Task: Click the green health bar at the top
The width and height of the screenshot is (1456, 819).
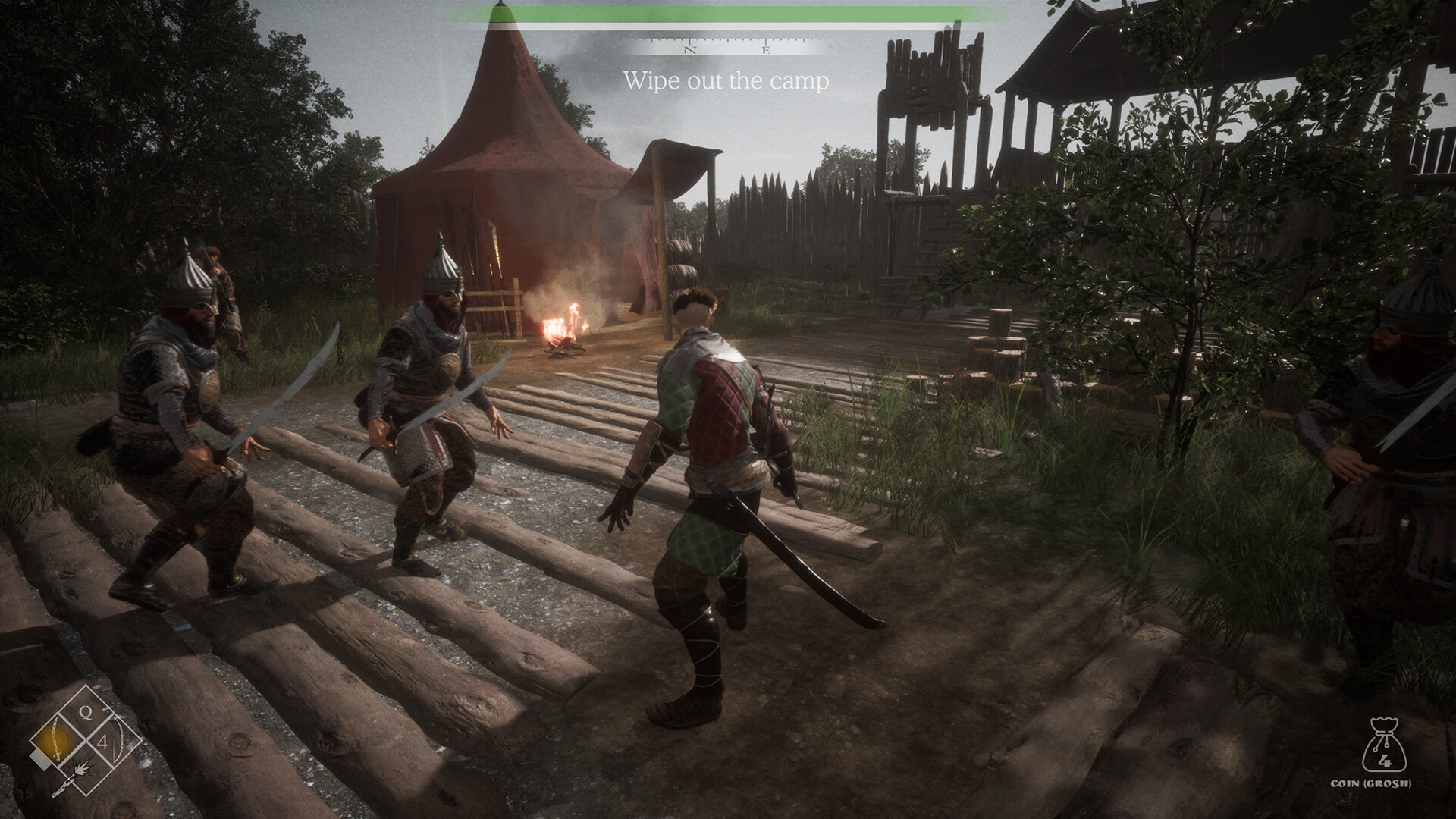Action: pyautogui.click(x=726, y=13)
